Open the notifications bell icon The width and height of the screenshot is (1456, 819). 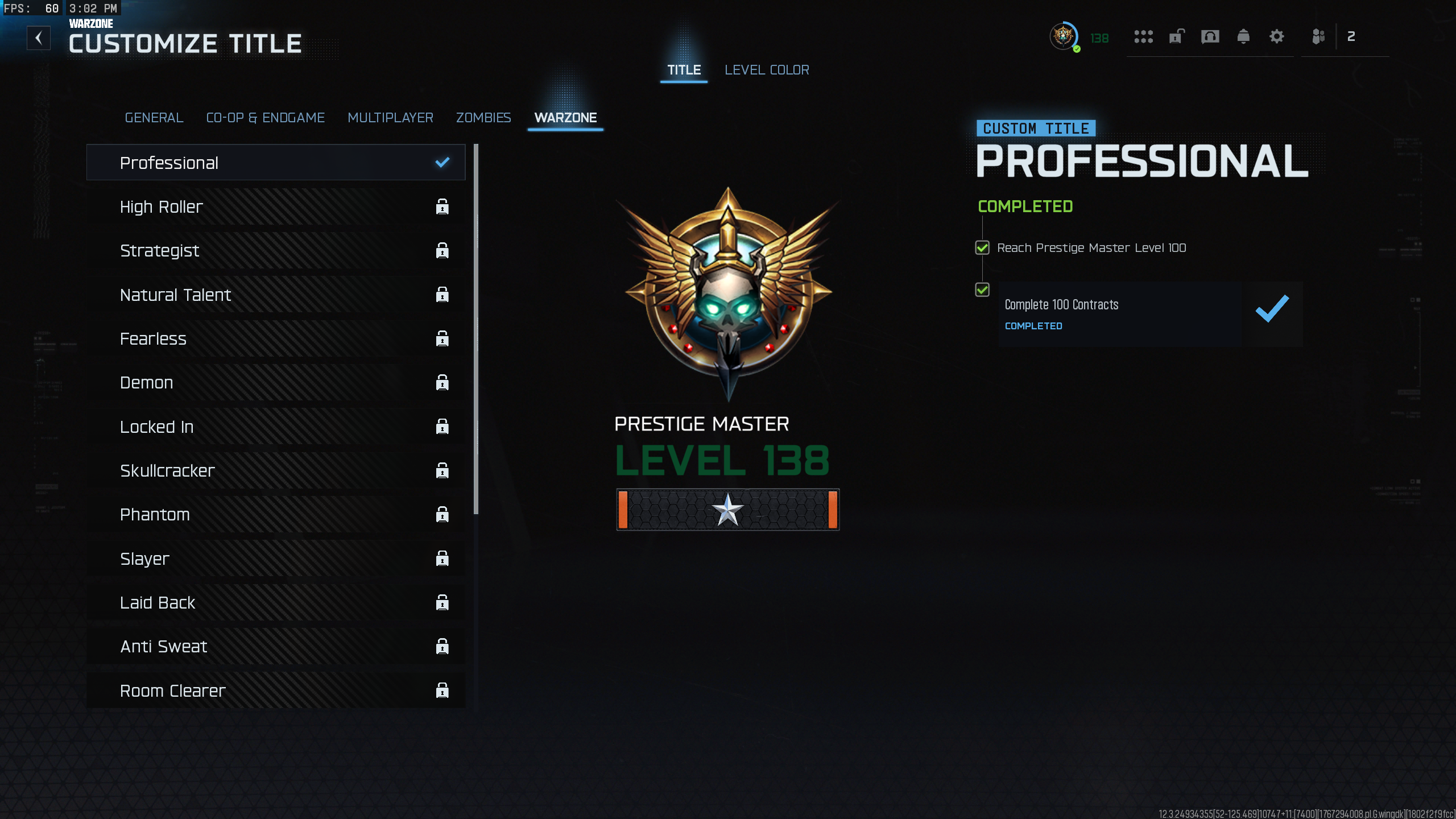1244,36
